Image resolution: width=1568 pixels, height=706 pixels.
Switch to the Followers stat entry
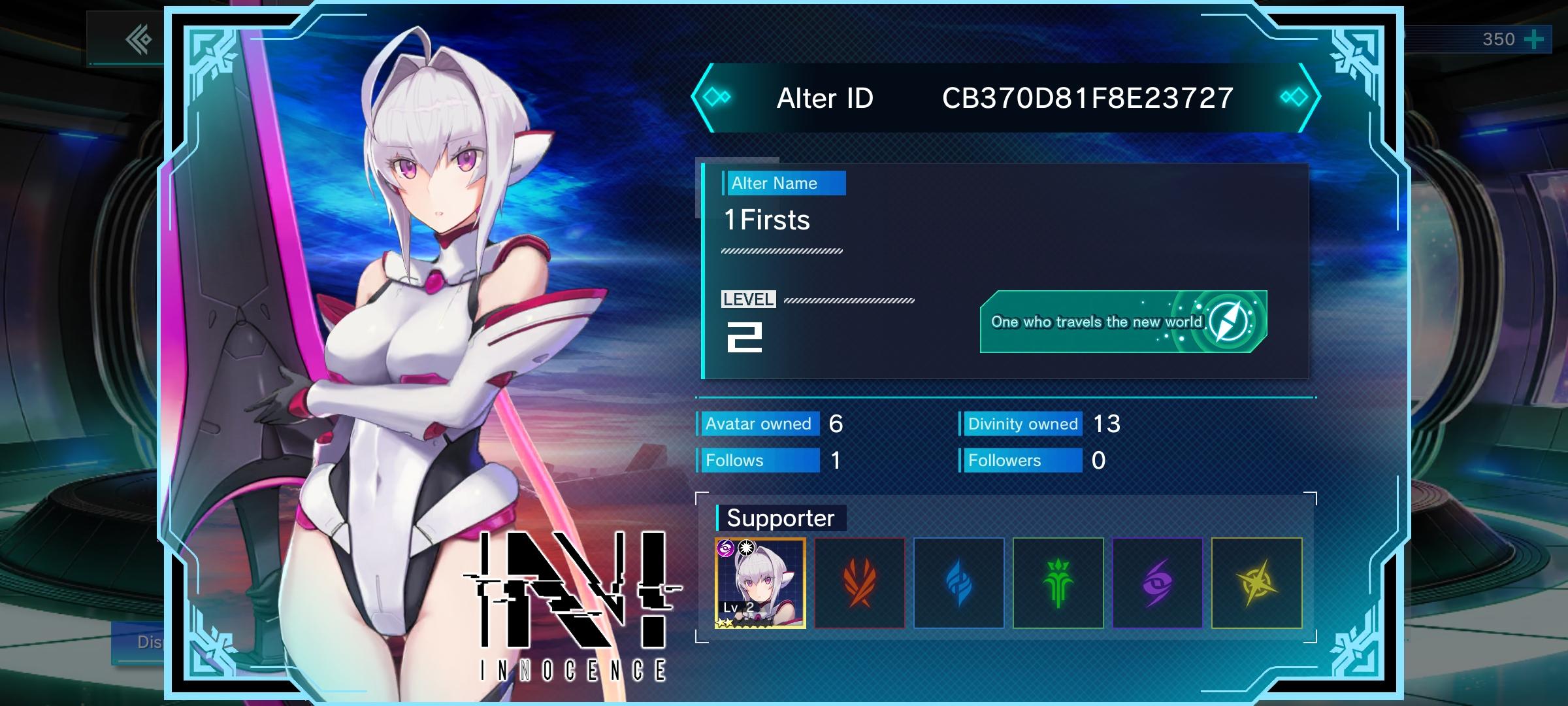pos(1022,460)
